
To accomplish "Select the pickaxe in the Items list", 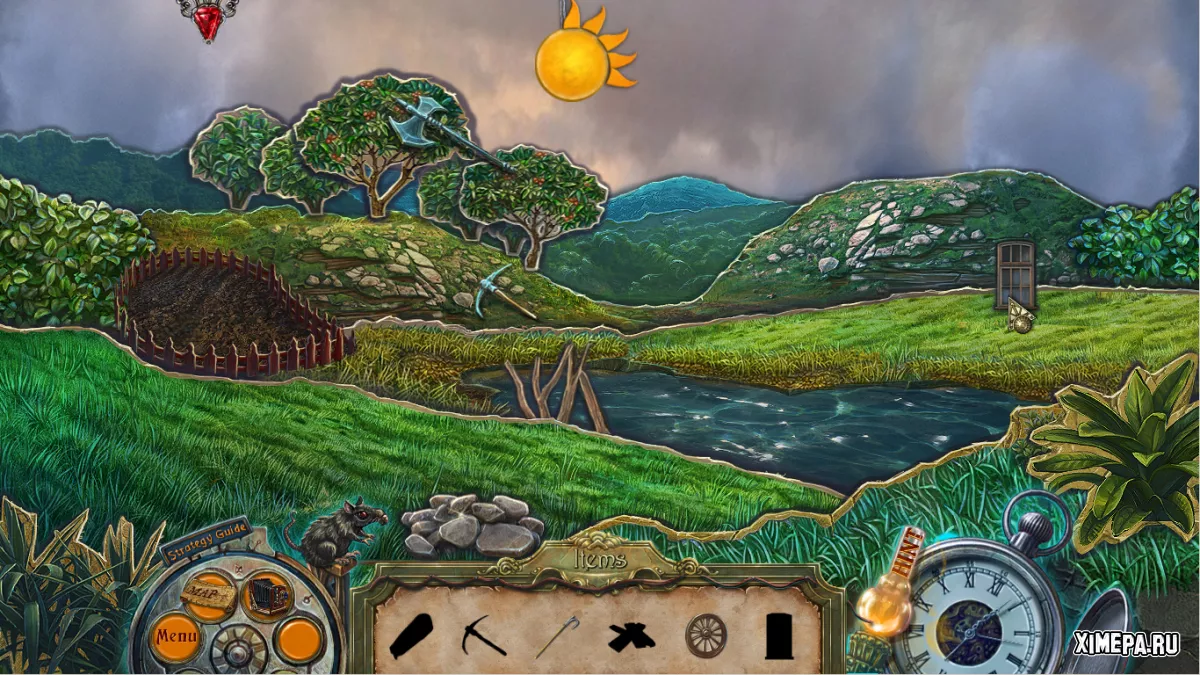I will pyautogui.click(x=483, y=634).
